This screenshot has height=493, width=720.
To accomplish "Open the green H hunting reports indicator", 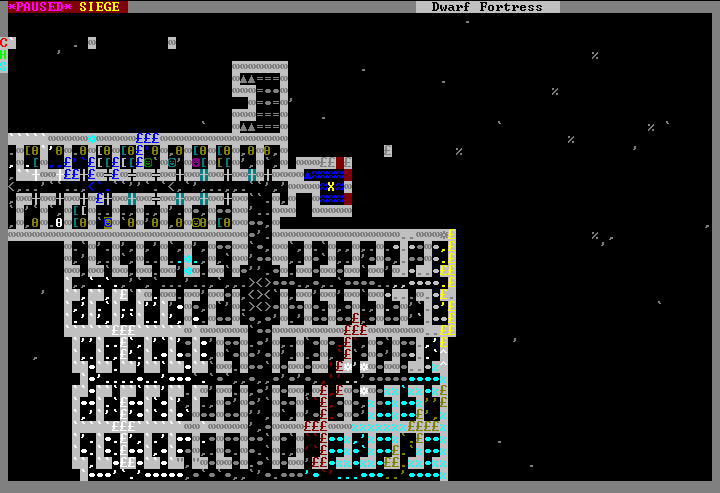I will [x=4, y=55].
